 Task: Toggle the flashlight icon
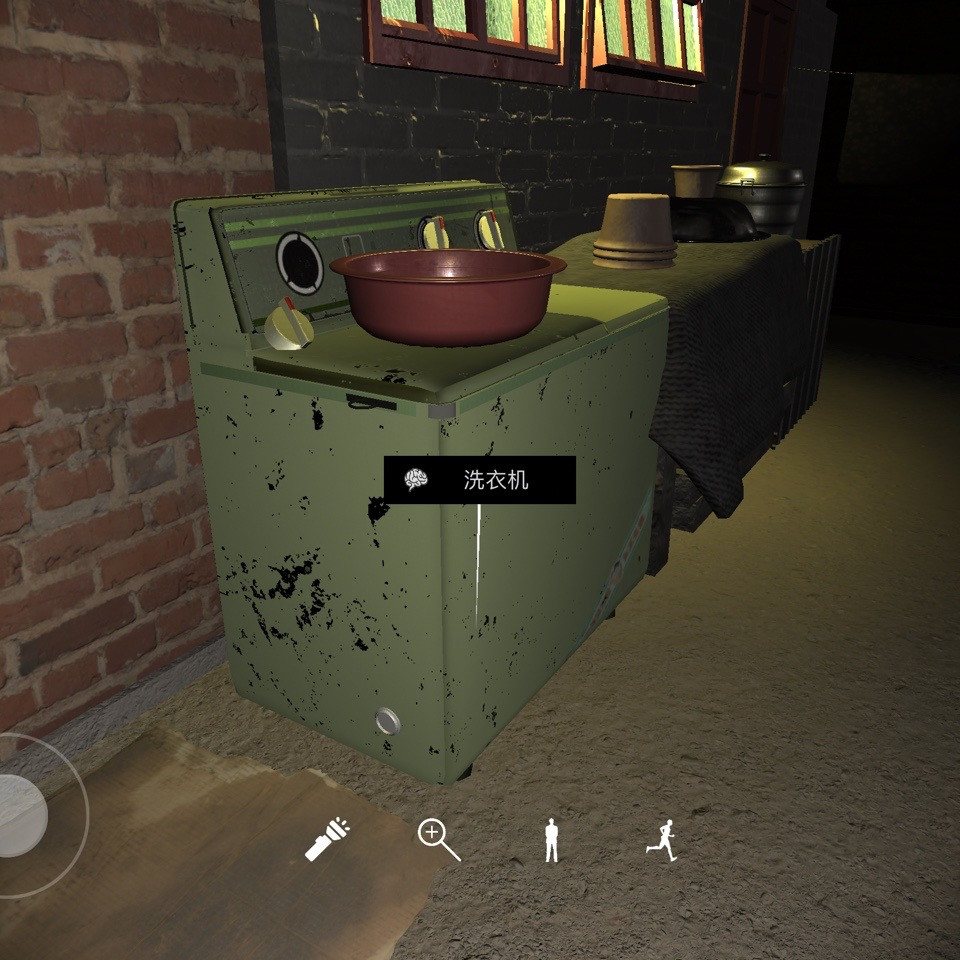[327, 839]
